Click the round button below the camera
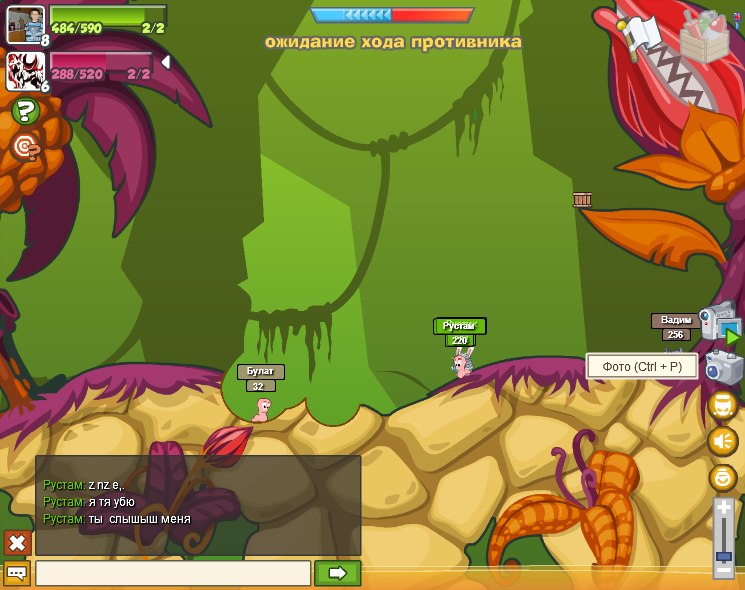This screenshot has width=745, height=590. (x=722, y=405)
